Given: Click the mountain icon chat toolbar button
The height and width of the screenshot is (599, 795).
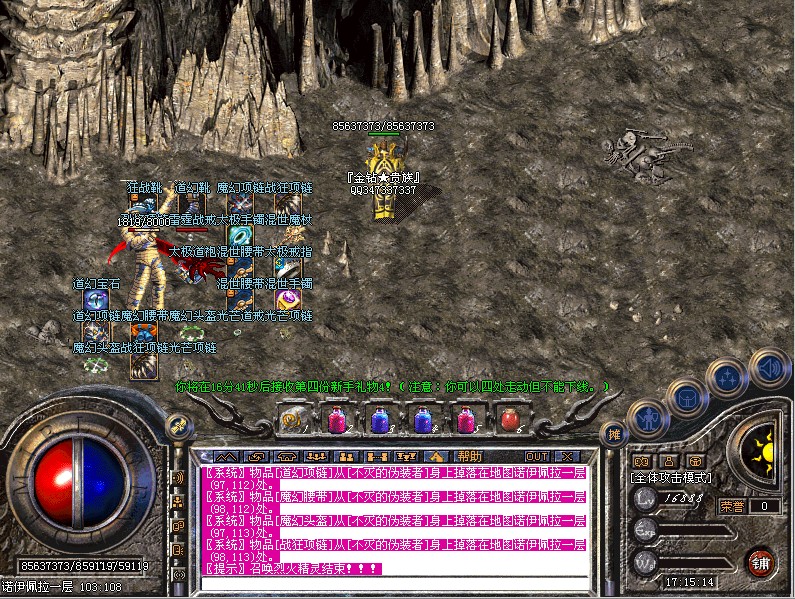Looking at the screenshot, I should point(226,456).
